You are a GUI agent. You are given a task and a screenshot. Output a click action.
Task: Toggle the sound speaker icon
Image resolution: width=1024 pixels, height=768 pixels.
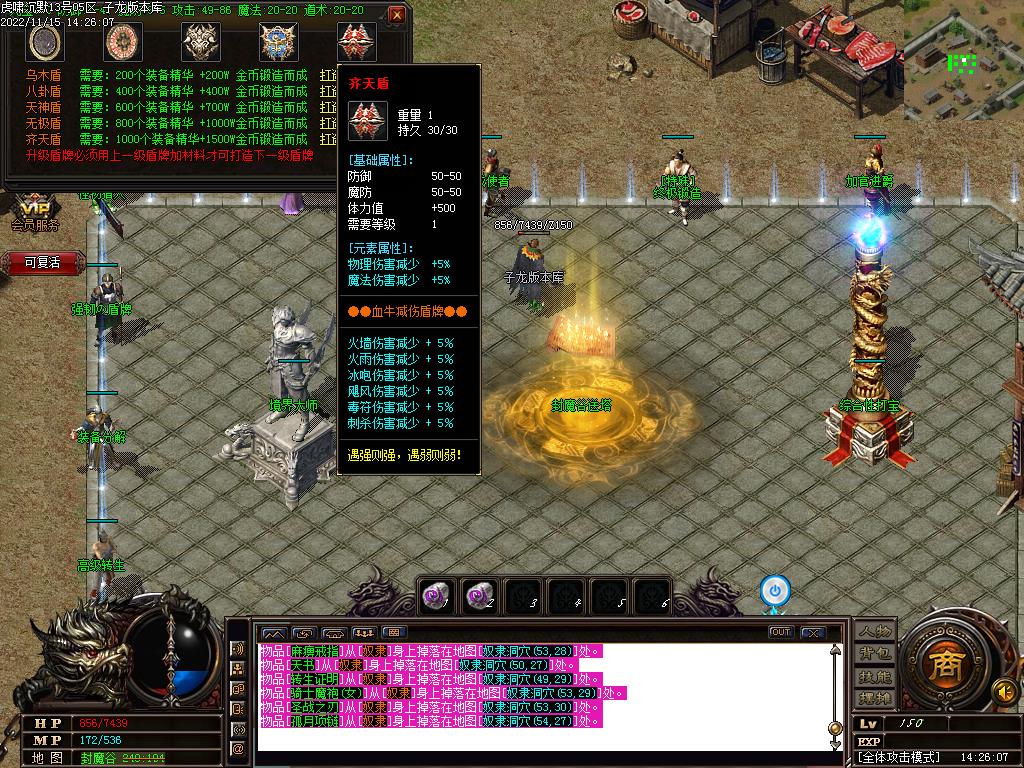[1004, 691]
